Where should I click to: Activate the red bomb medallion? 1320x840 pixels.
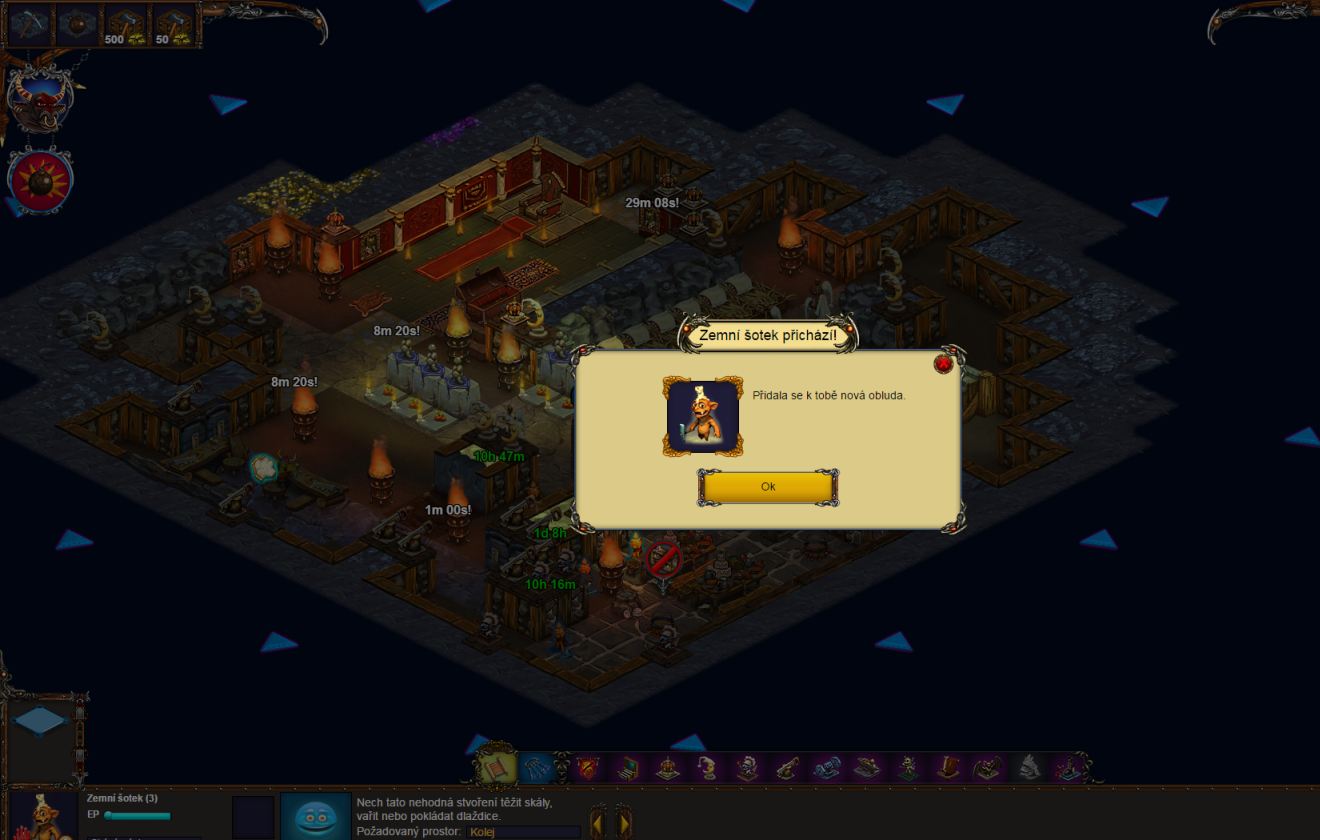point(40,180)
